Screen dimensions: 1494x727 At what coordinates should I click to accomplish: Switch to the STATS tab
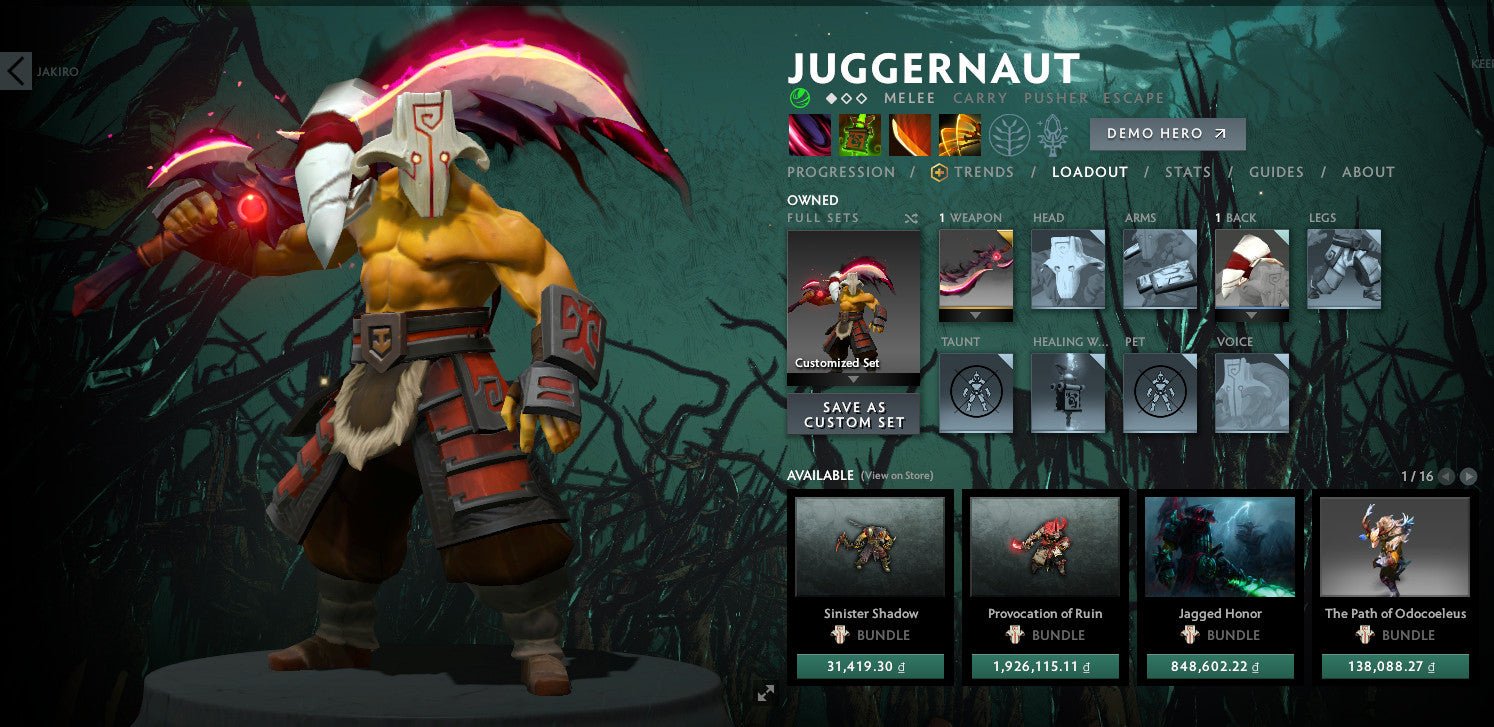[1188, 171]
